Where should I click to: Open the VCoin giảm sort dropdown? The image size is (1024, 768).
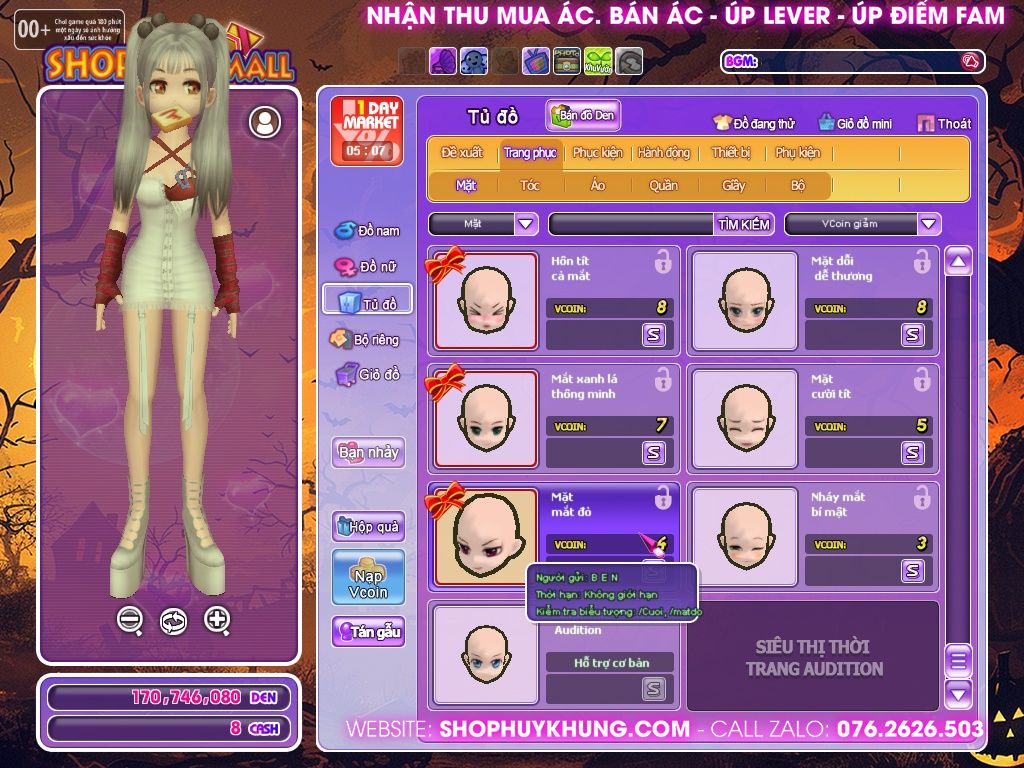click(x=929, y=224)
